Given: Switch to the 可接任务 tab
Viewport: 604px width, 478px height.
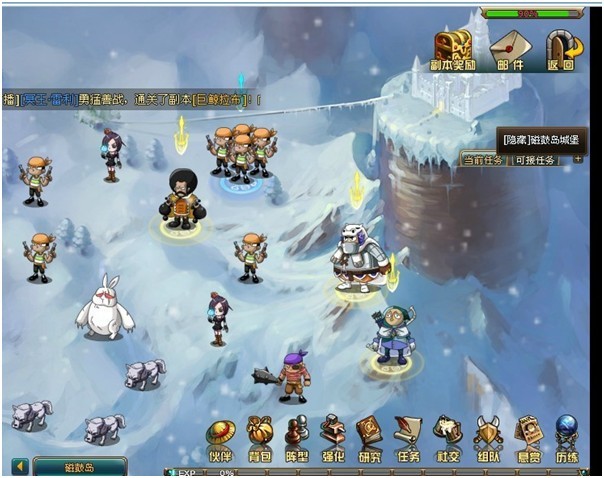Looking at the screenshot, I should pyautogui.click(x=536, y=160).
